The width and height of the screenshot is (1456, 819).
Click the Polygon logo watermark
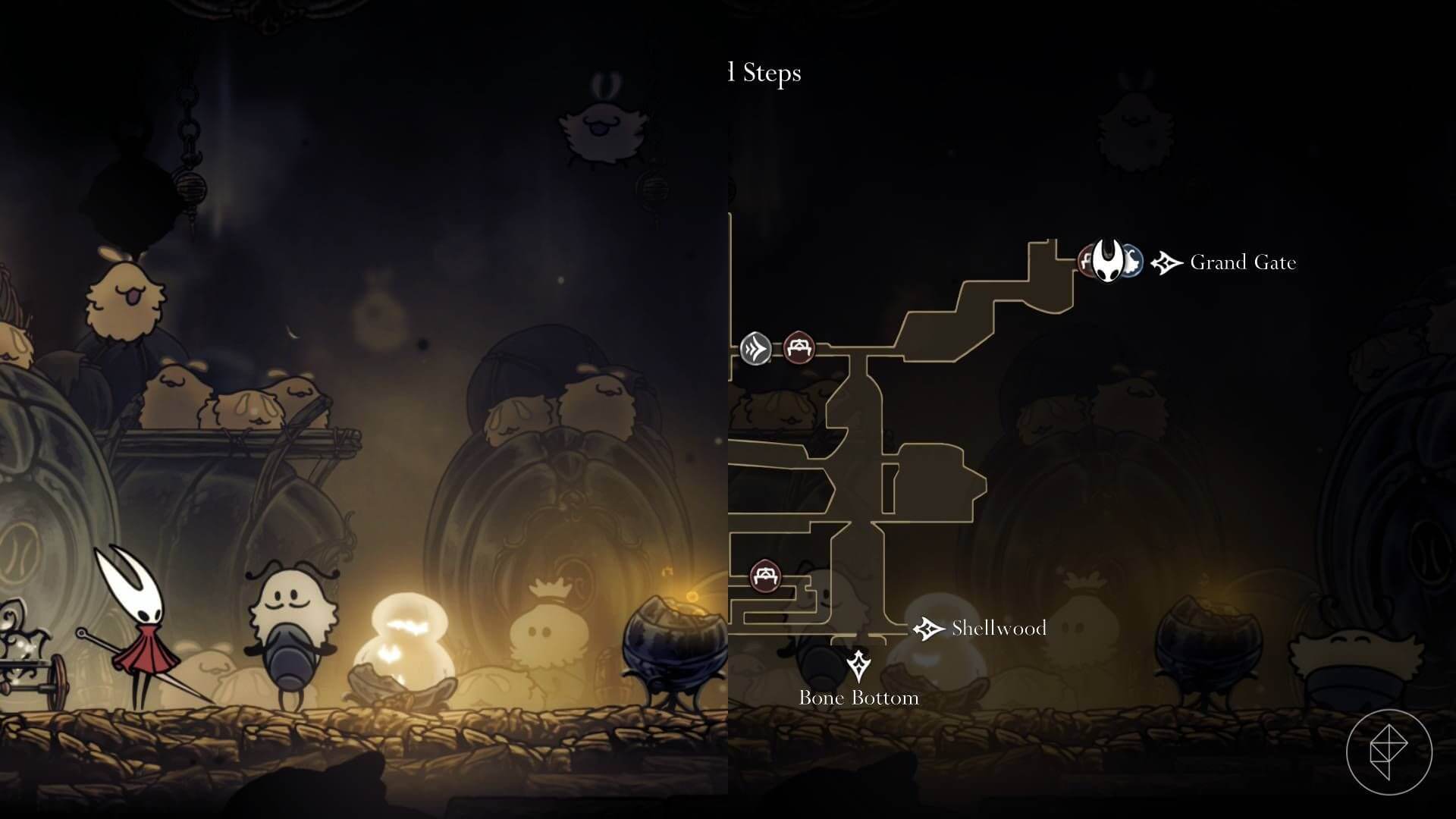tap(1389, 752)
